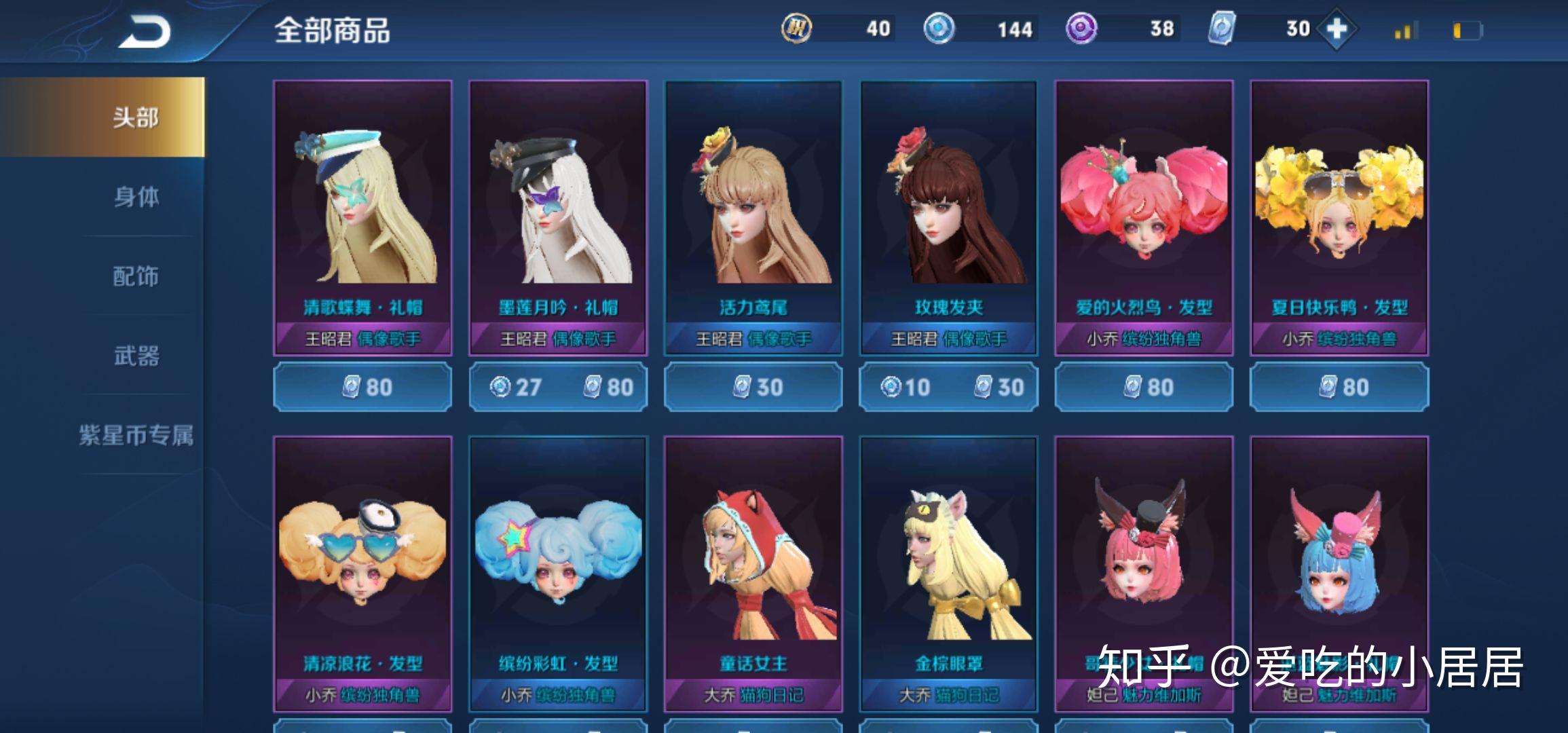The image size is (1568, 733).
Task: Select the 爱的火烈鸟·发型 card
Action: pyautogui.click(x=1144, y=217)
